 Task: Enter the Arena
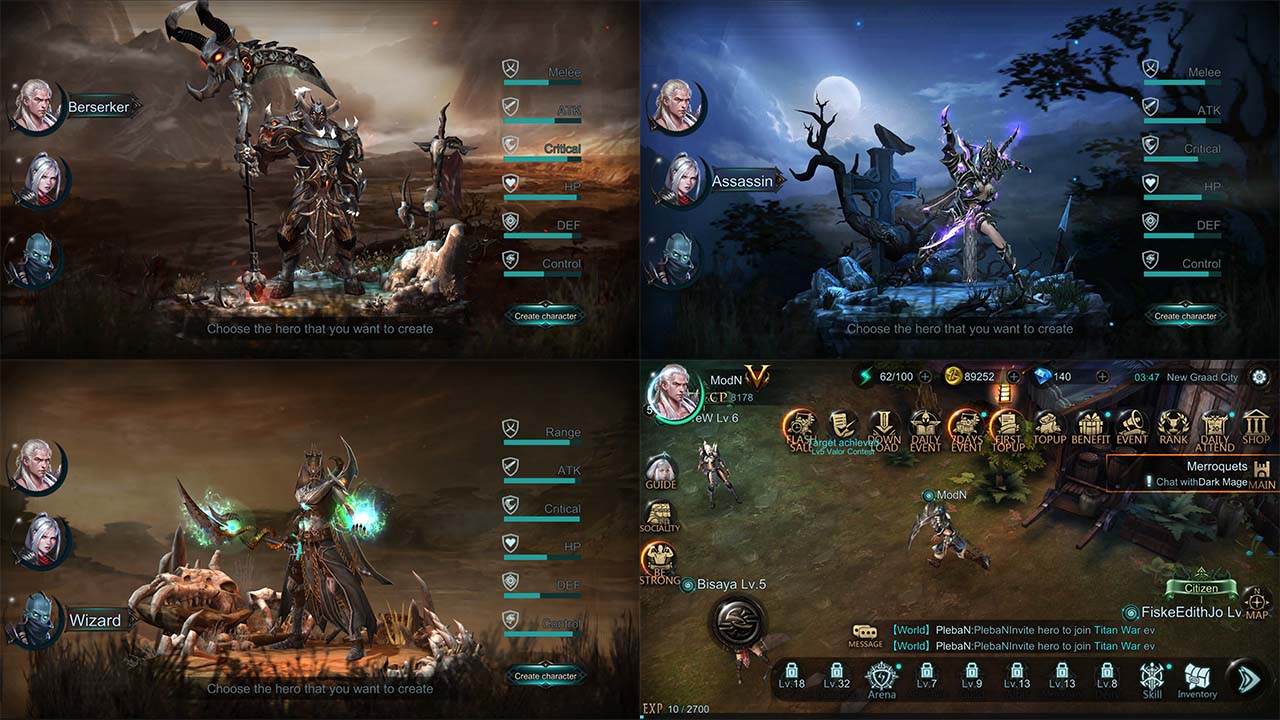point(881,677)
